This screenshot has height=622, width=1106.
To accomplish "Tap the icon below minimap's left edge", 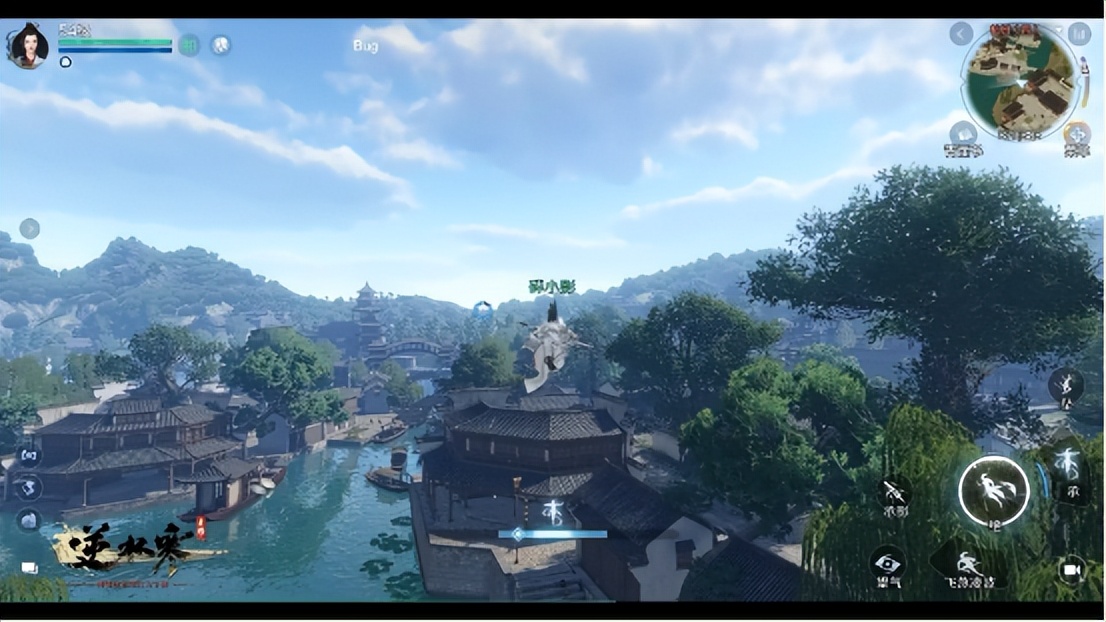I will pyautogui.click(x=963, y=136).
